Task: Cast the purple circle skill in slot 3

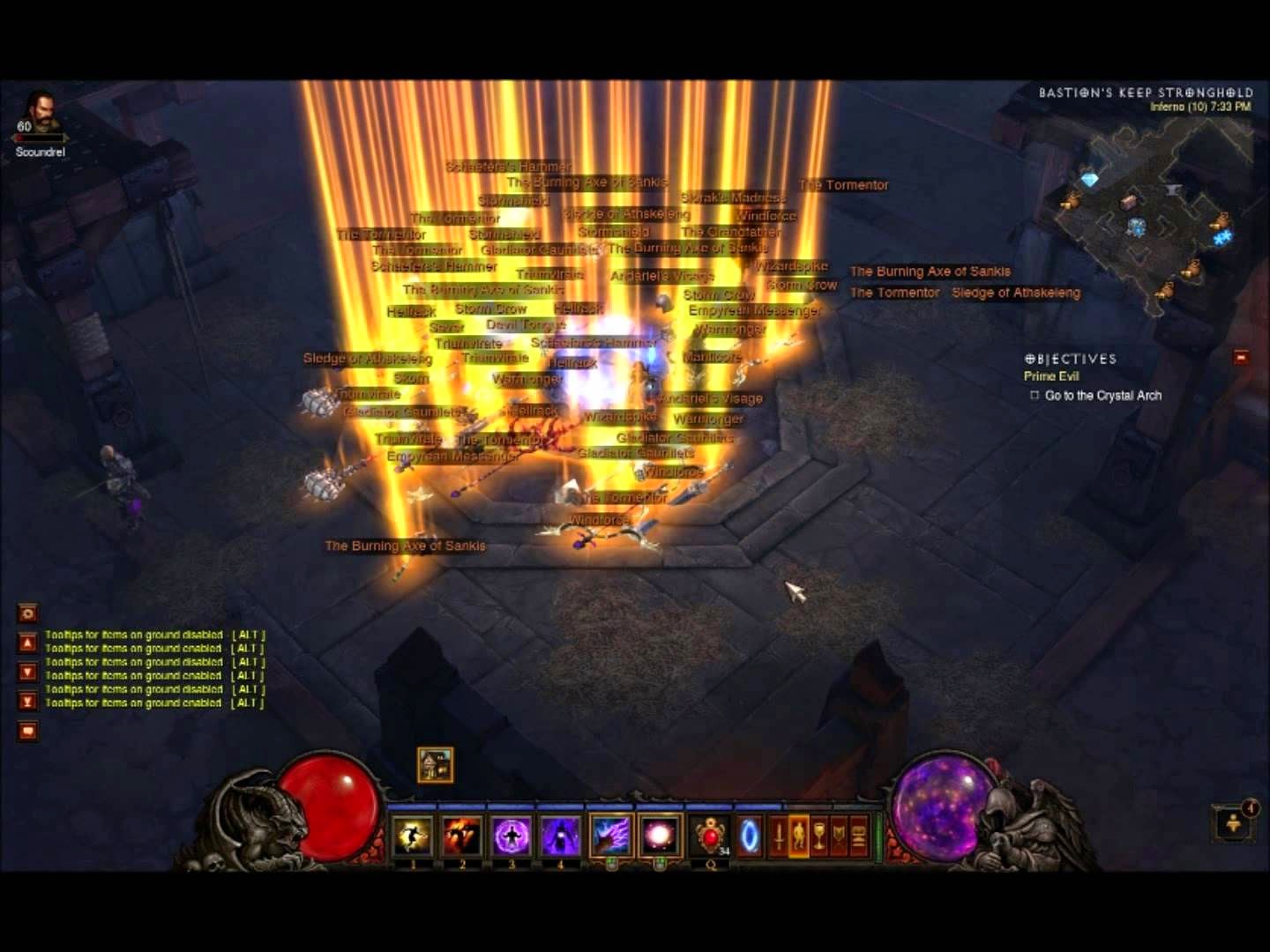Action: point(512,835)
